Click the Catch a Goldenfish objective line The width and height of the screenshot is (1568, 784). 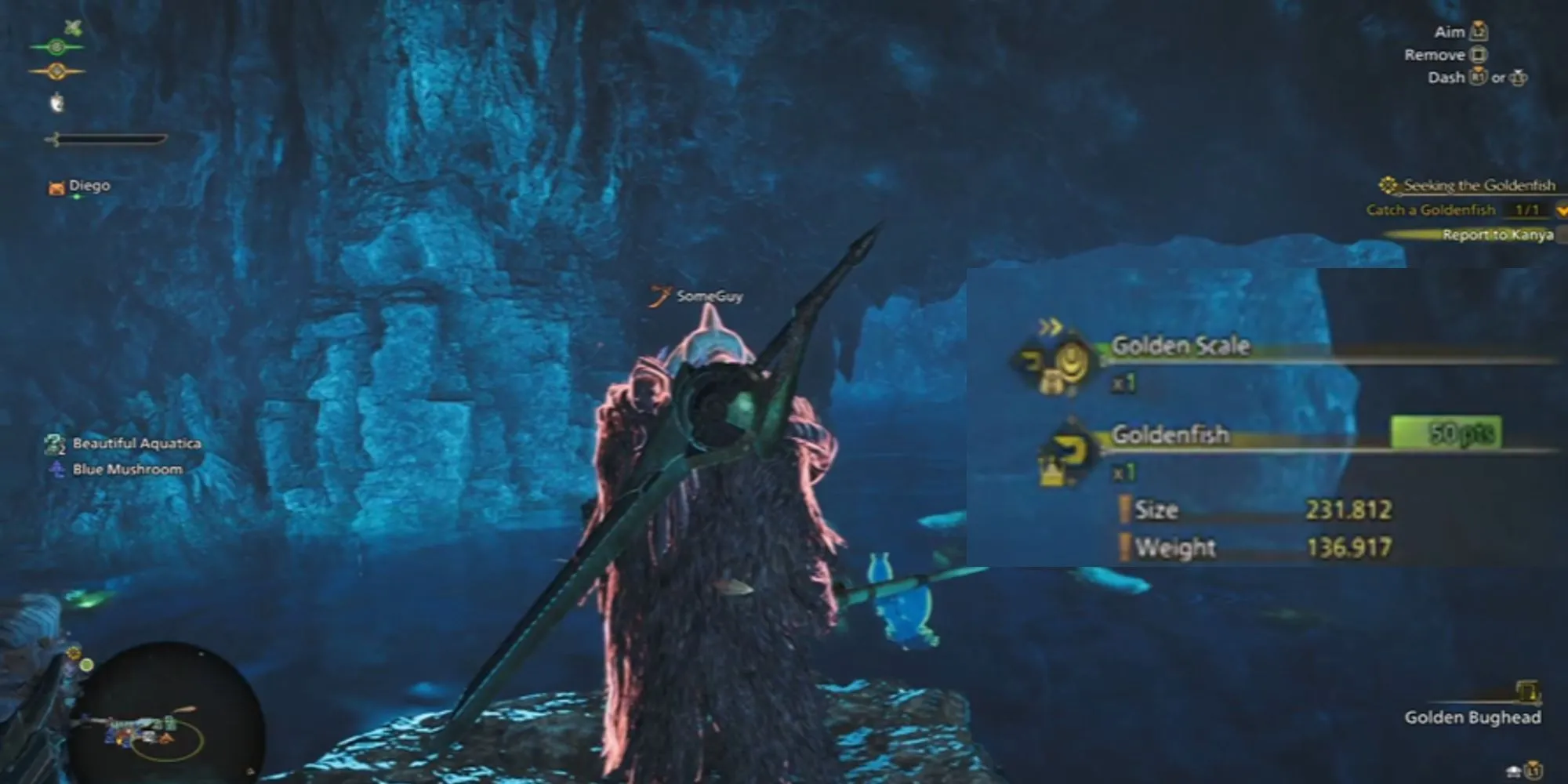(x=1431, y=210)
